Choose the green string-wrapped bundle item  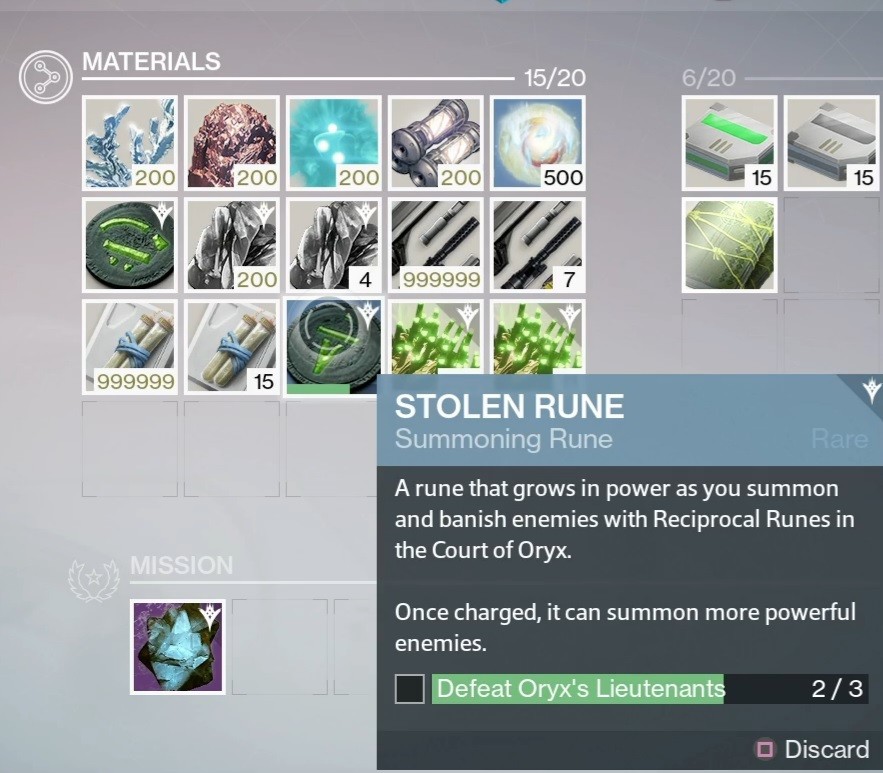pyautogui.click(x=729, y=245)
